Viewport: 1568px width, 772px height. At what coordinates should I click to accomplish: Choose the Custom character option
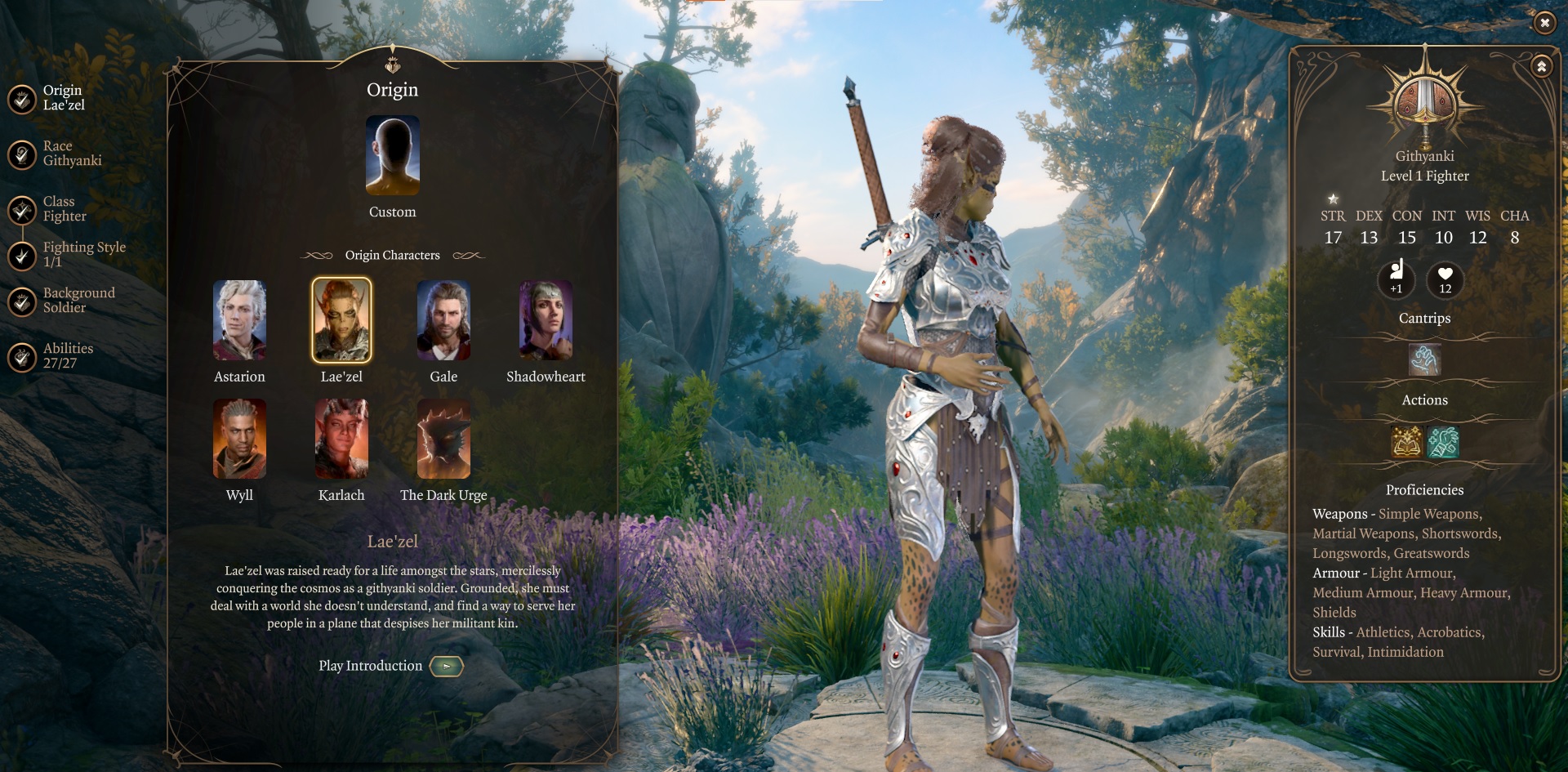coord(393,156)
